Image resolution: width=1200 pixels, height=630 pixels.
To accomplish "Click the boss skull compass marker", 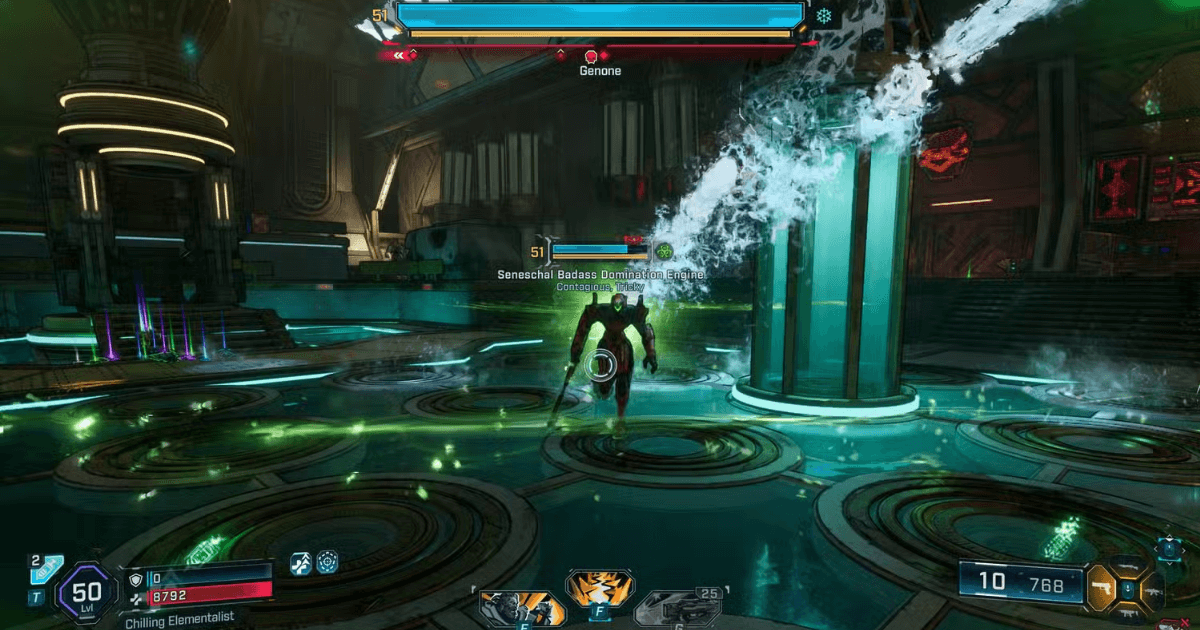I will tap(590, 56).
